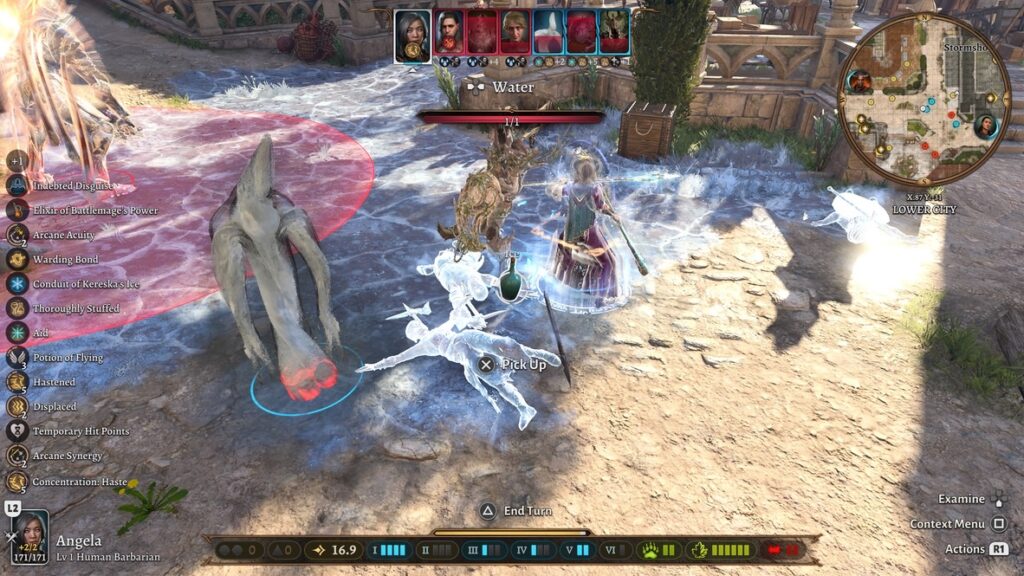Inspect the Displaced status icon

[x=17, y=406]
